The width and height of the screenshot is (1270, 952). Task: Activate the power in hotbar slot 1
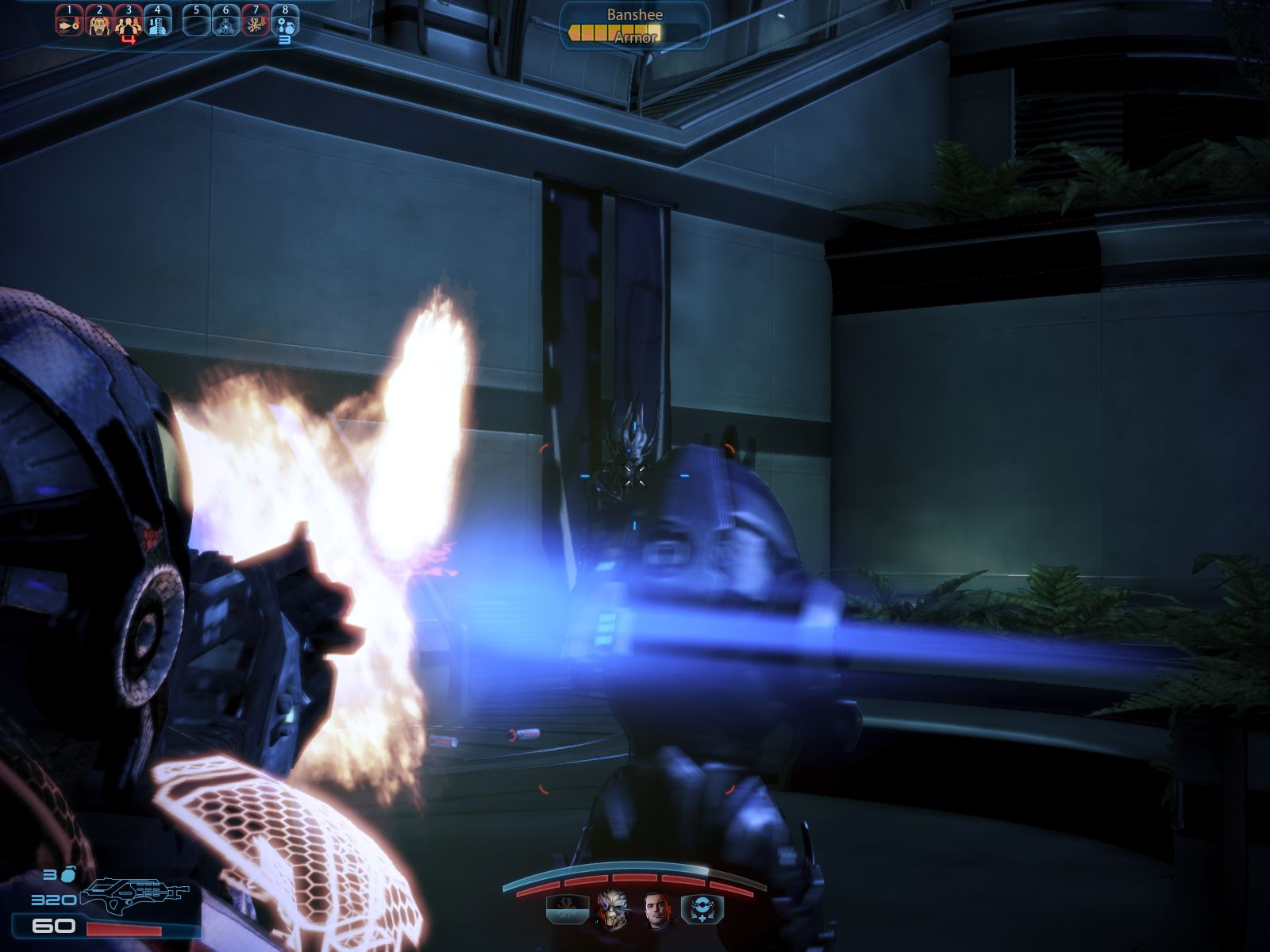69,24
